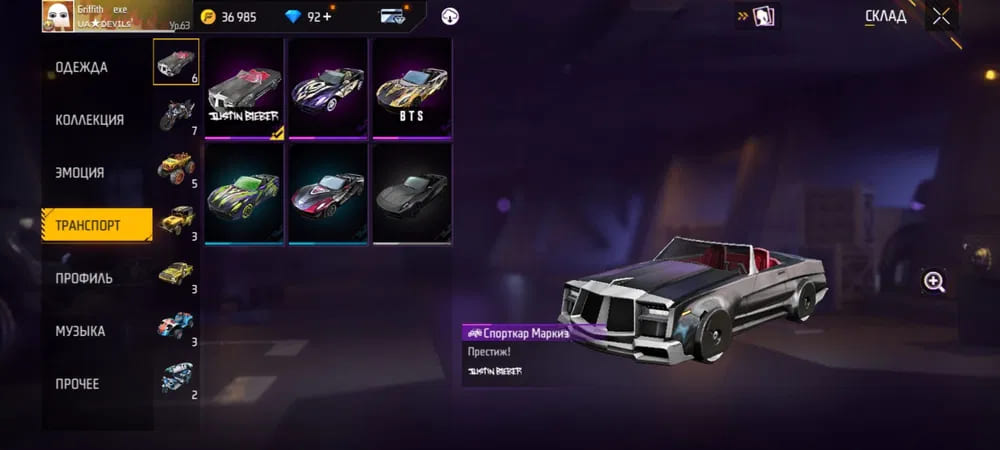Screen dimensions: 1000x450
Task: Select the plain dark grey car skin
Action: point(412,193)
